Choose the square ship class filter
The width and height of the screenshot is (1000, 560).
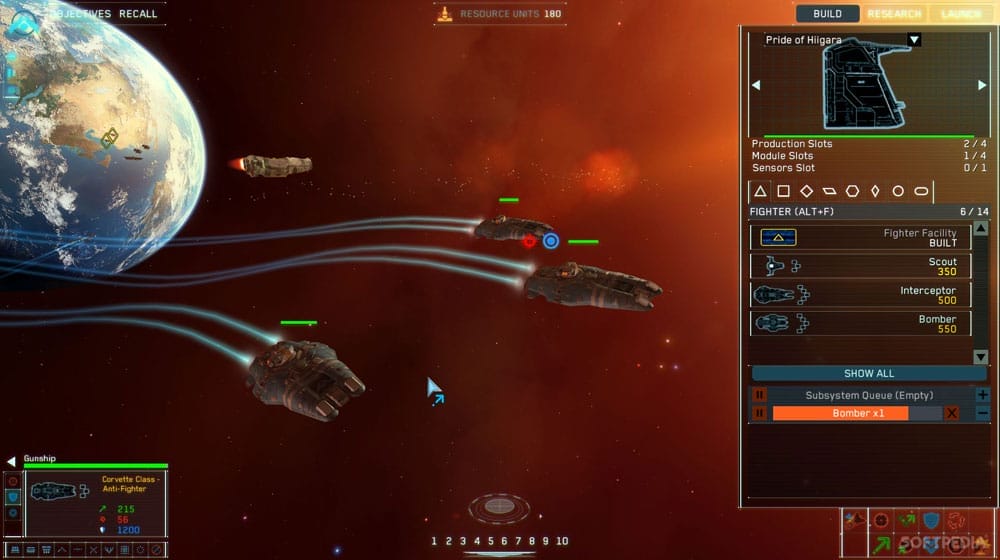(x=783, y=191)
